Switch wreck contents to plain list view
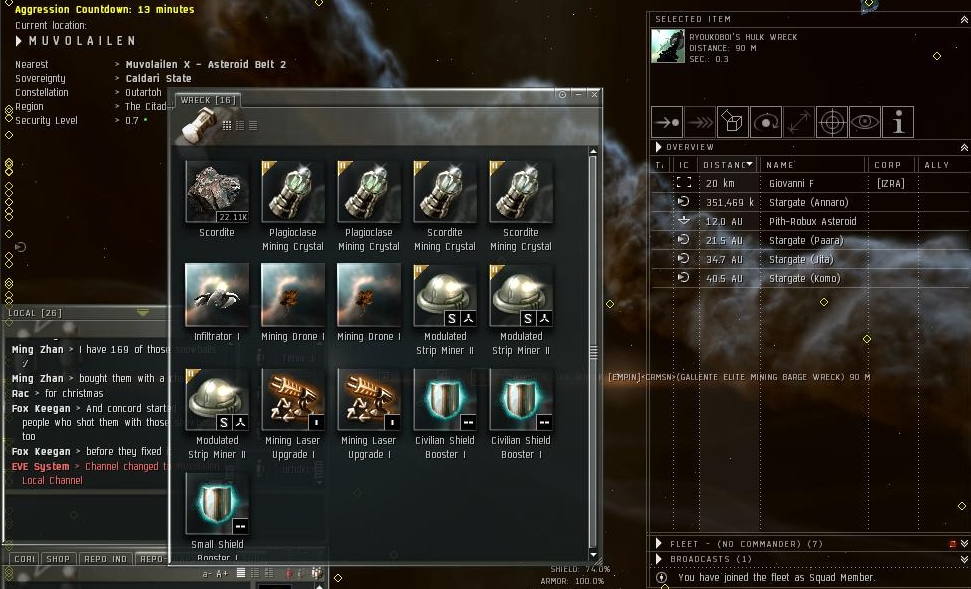 pos(253,126)
